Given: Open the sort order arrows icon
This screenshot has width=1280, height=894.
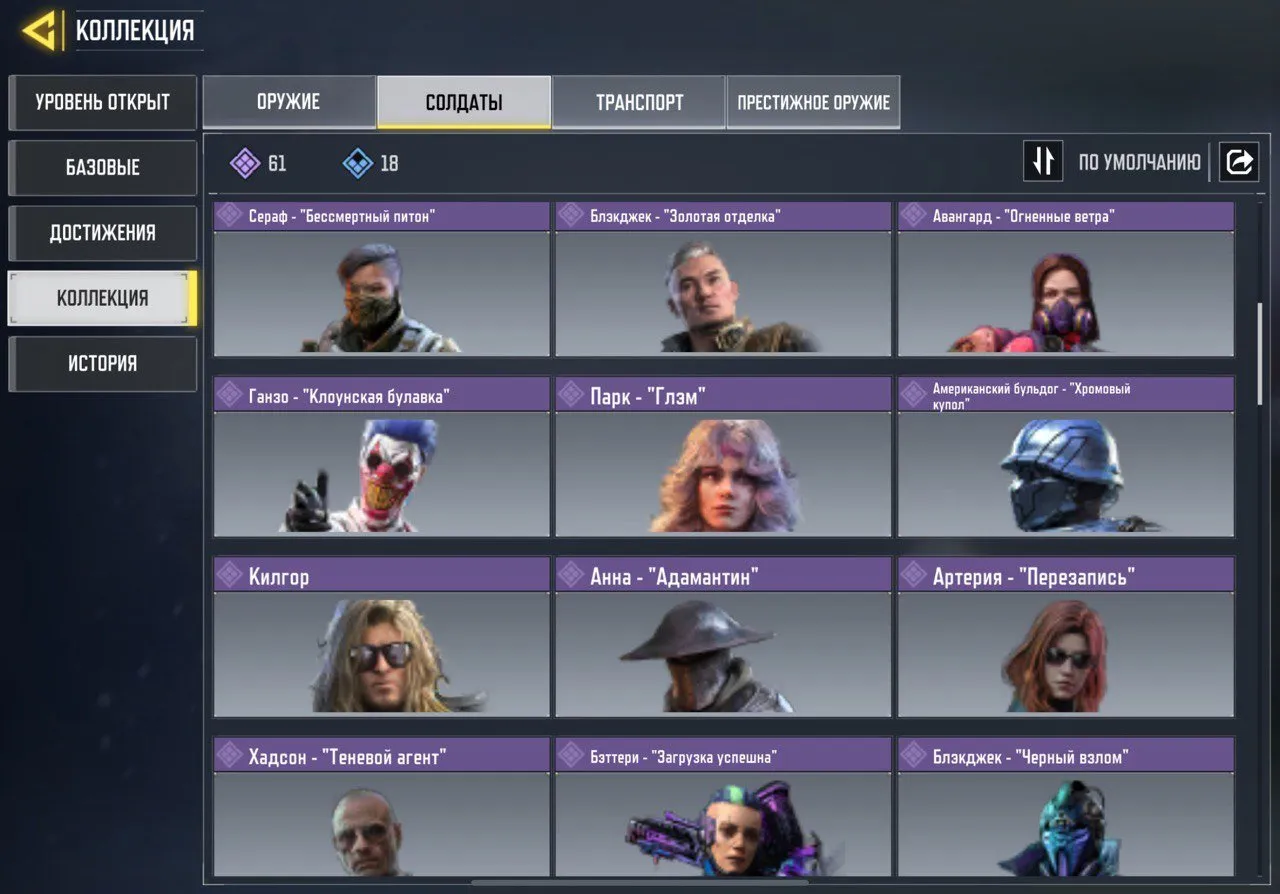Looking at the screenshot, I should [1043, 161].
